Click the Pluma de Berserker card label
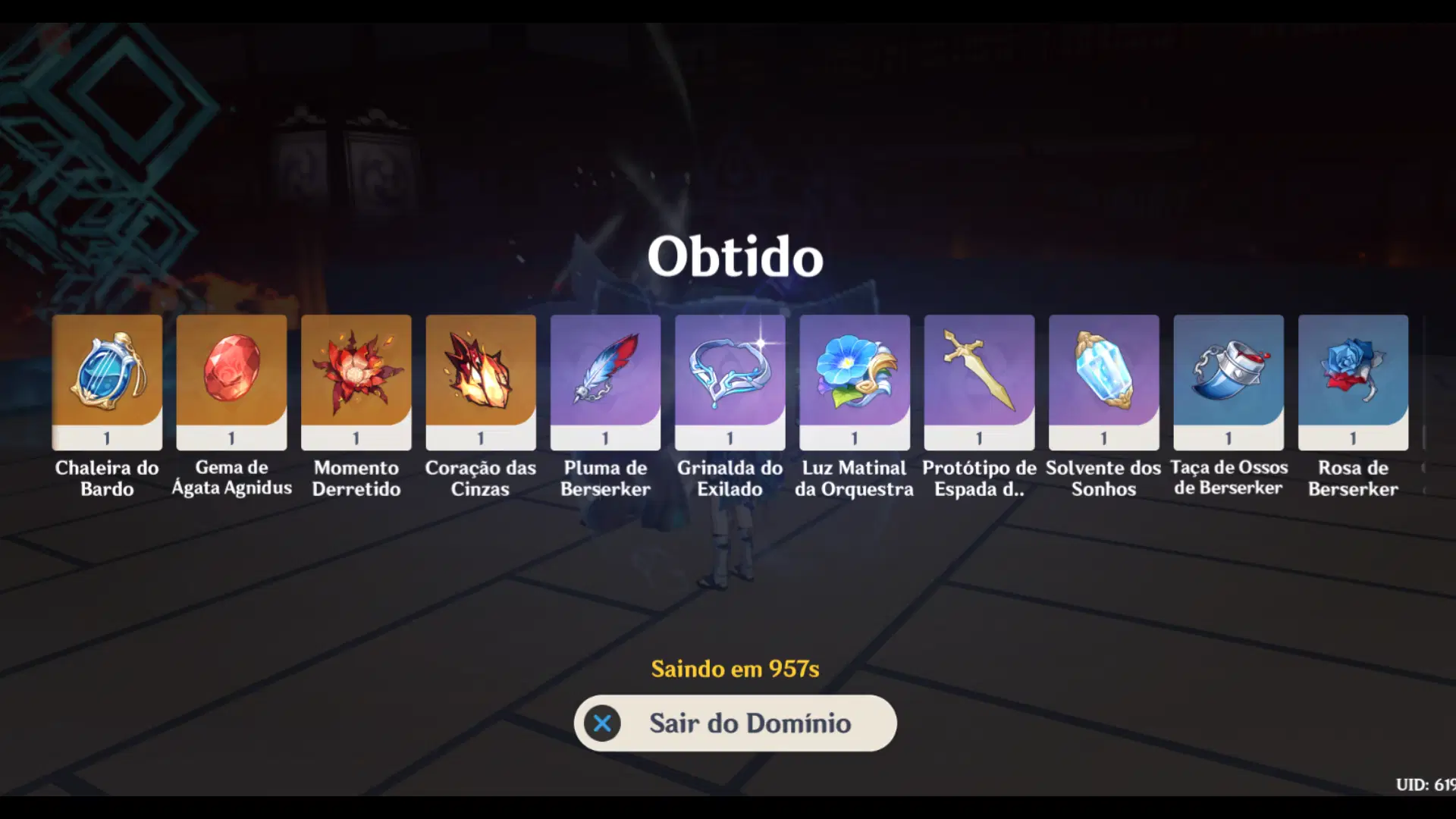 coord(604,479)
